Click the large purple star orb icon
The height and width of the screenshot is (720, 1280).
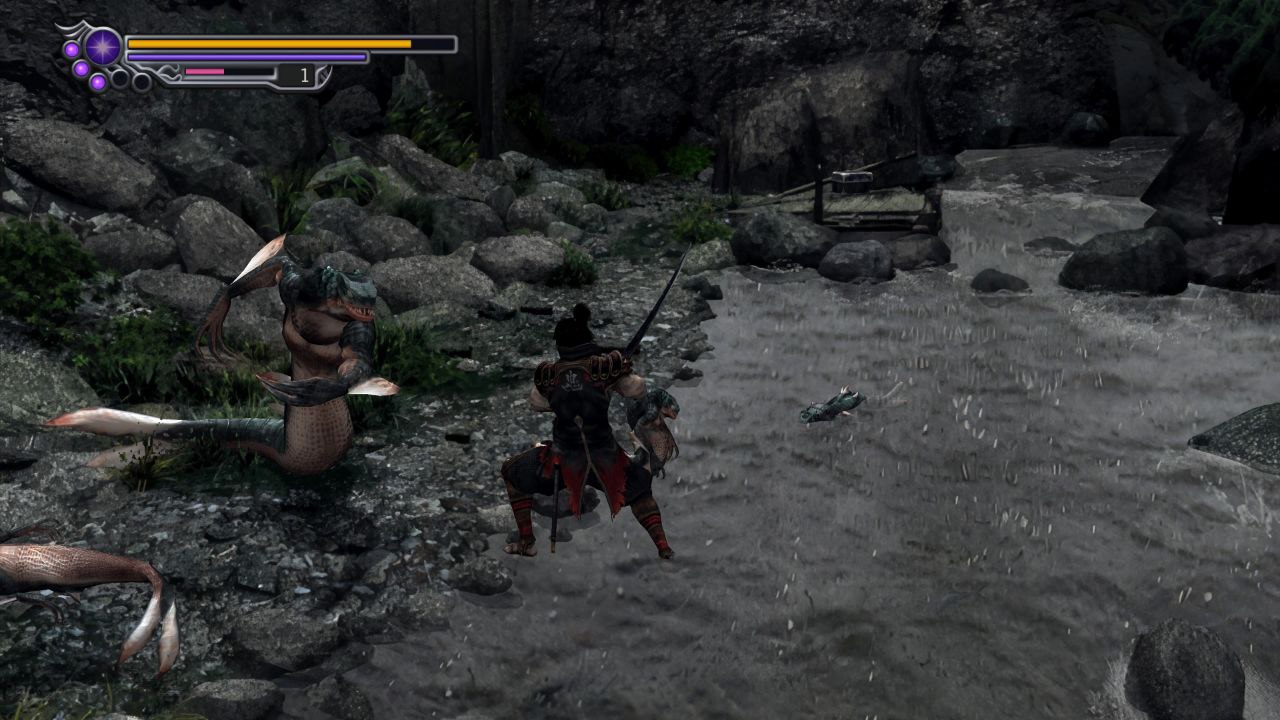pyautogui.click(x=103, y=46)
